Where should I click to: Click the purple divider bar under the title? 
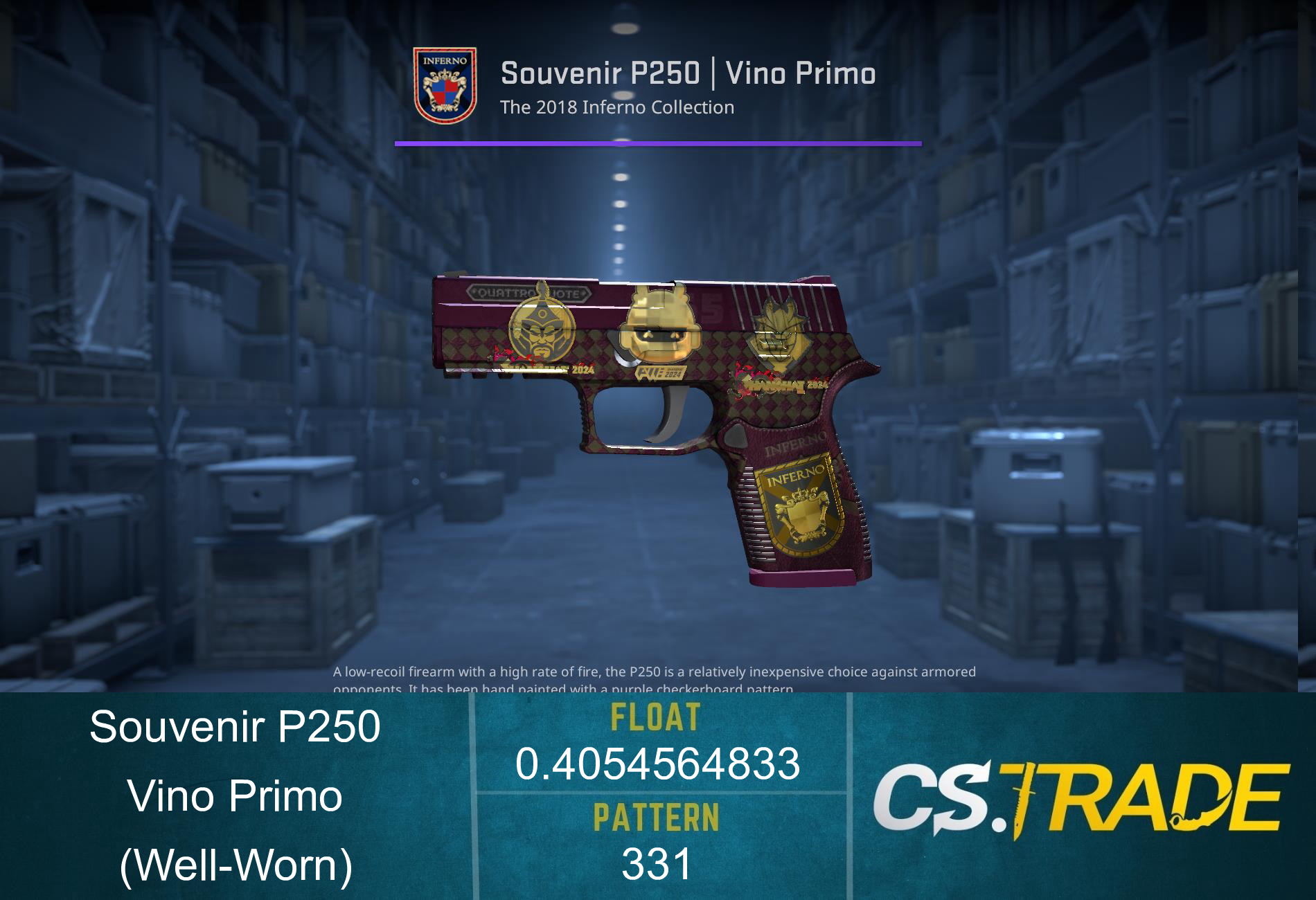point(658,144)
